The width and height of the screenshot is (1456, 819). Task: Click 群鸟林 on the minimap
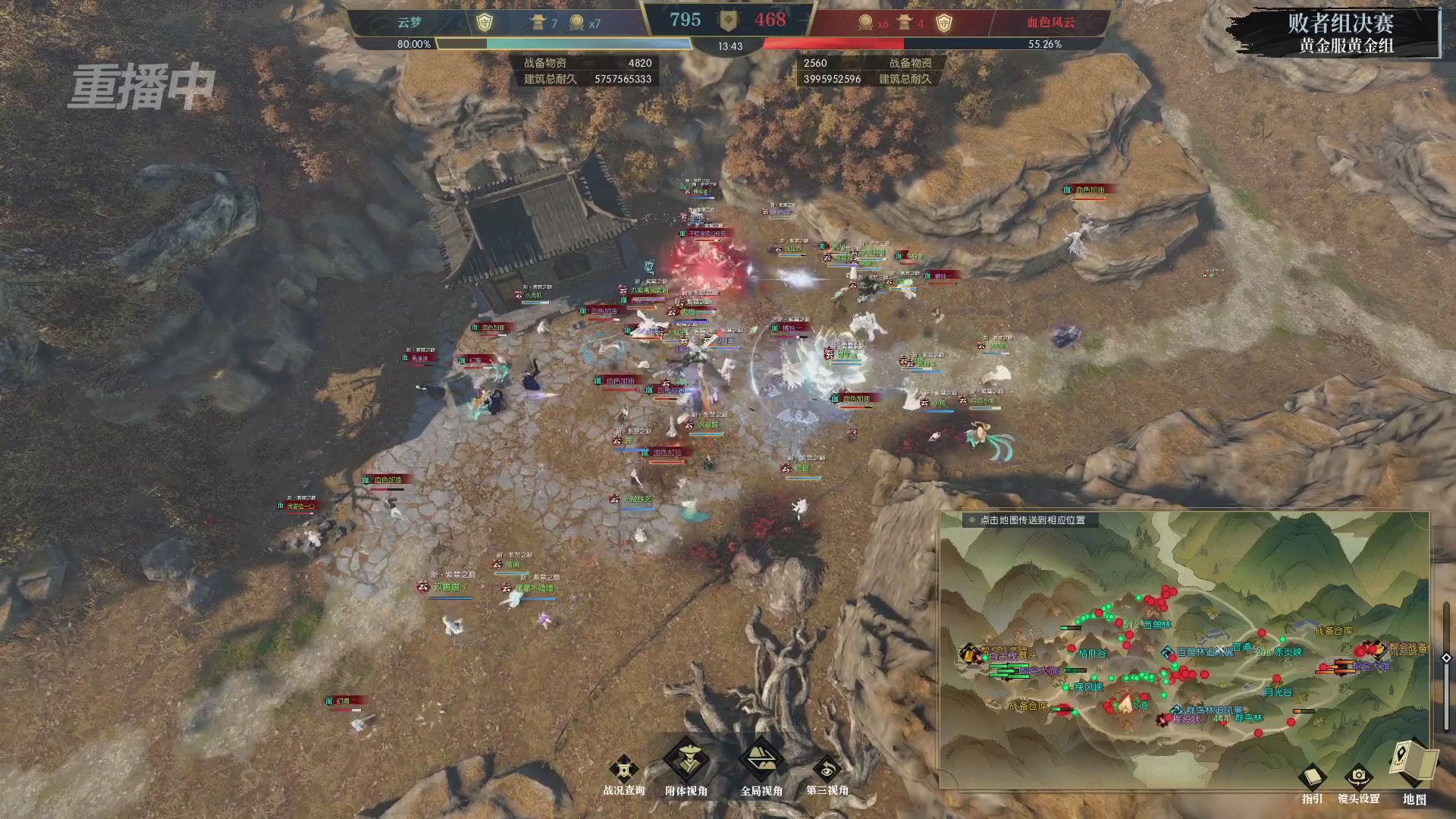pos(1248,717)
